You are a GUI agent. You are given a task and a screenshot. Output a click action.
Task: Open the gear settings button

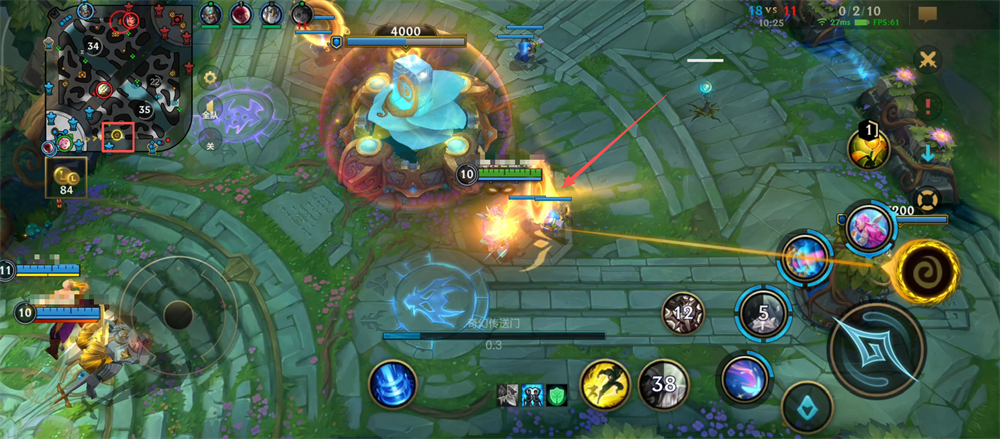(210, 76)
